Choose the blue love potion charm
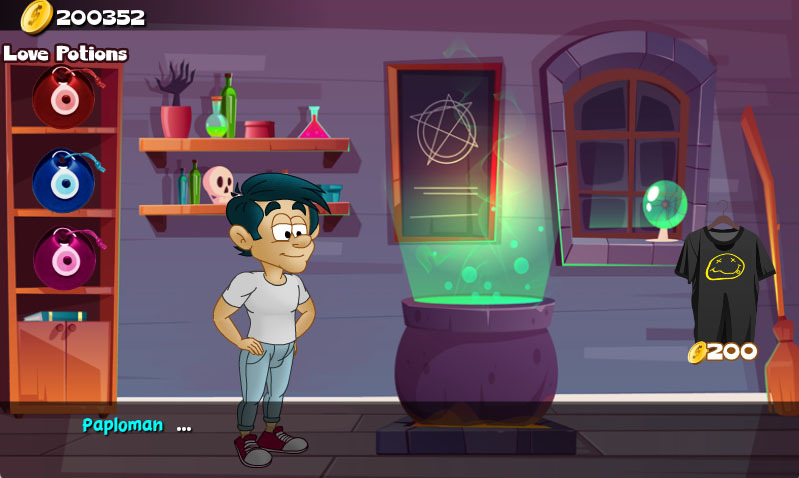The image size is (799, 478). [x=63, y=181]
